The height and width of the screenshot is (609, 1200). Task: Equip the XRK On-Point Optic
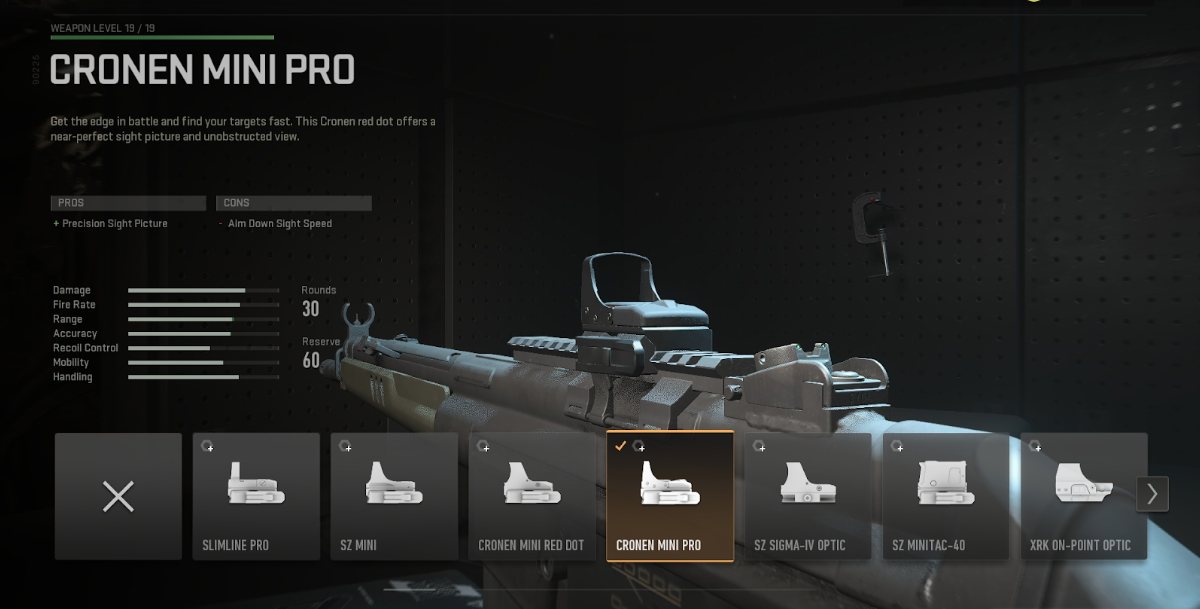tap(1082, 496)
